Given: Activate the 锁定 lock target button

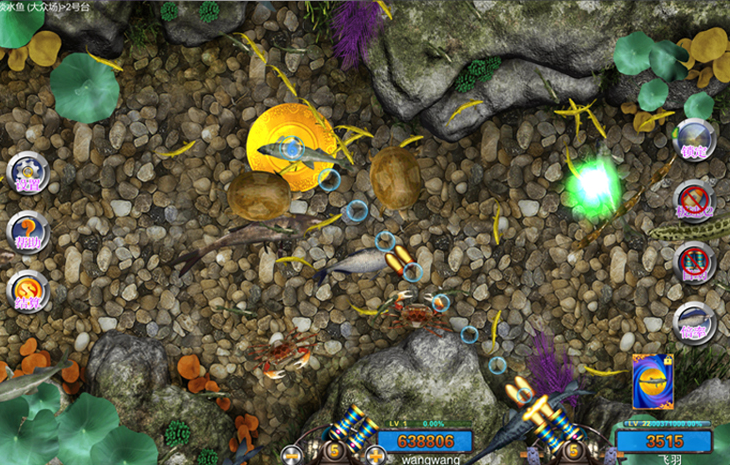Looking at the screenshot, I should [x=694, y=140].
